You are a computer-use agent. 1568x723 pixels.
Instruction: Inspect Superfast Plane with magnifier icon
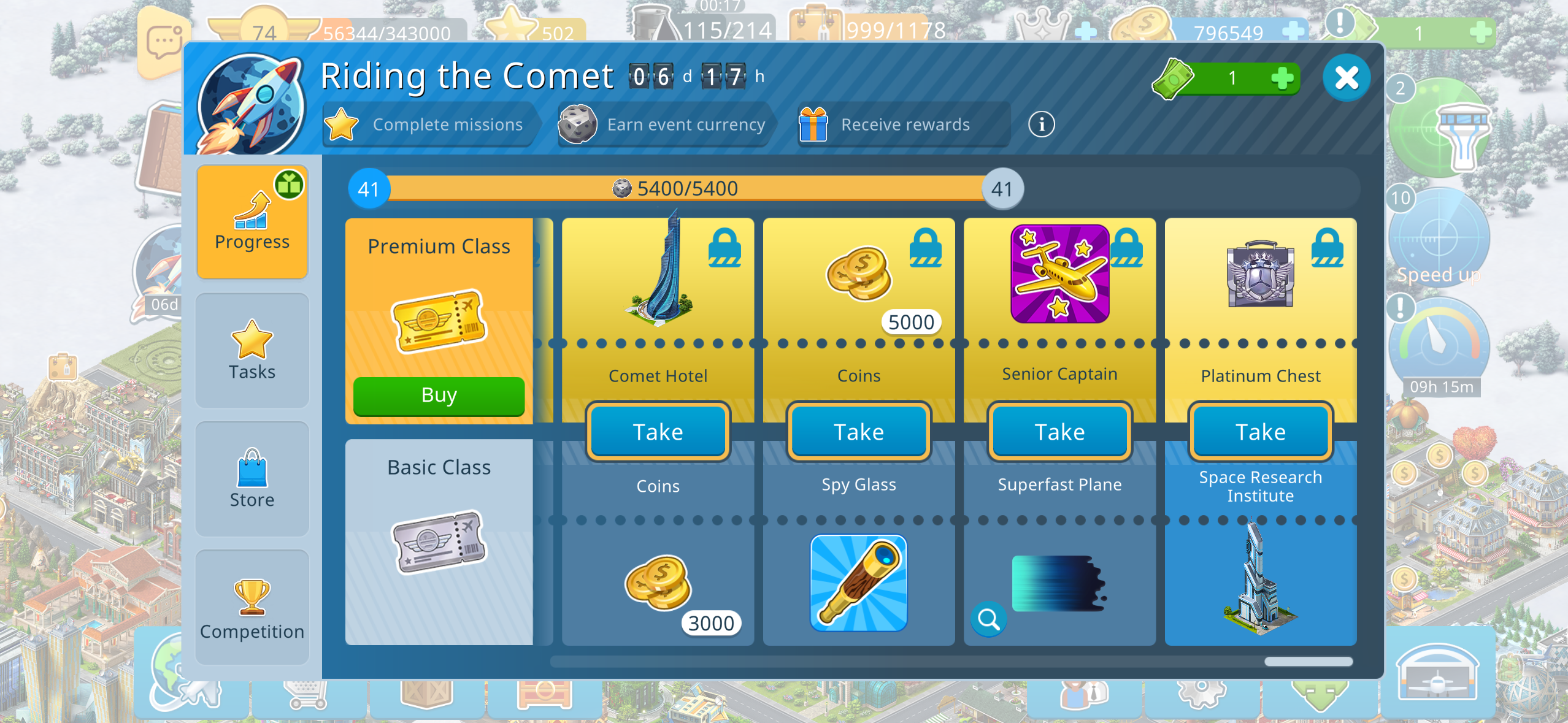[988, 619]
